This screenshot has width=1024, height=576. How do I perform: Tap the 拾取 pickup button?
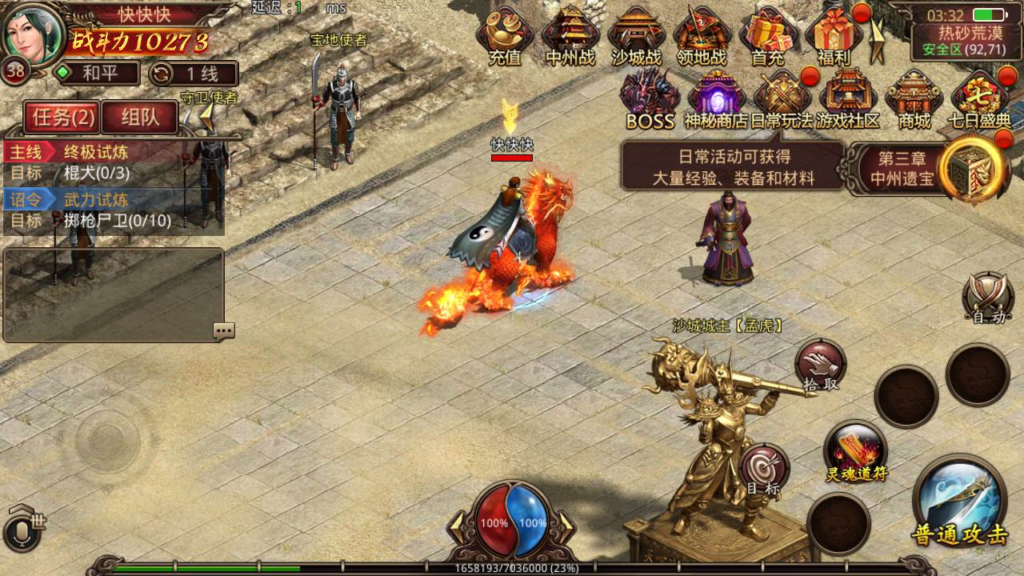coord(820,364)
